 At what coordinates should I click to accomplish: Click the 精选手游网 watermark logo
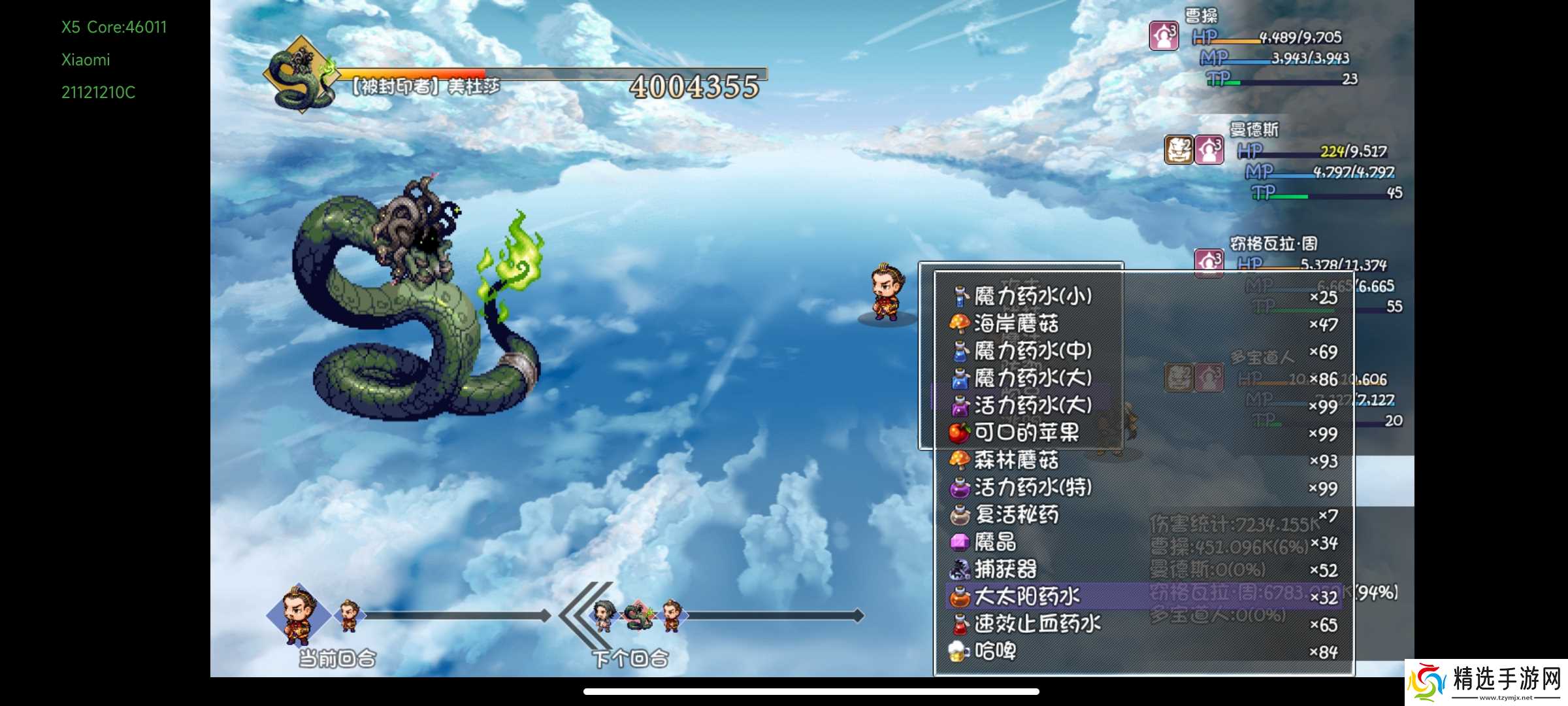tap(1486, 682)
